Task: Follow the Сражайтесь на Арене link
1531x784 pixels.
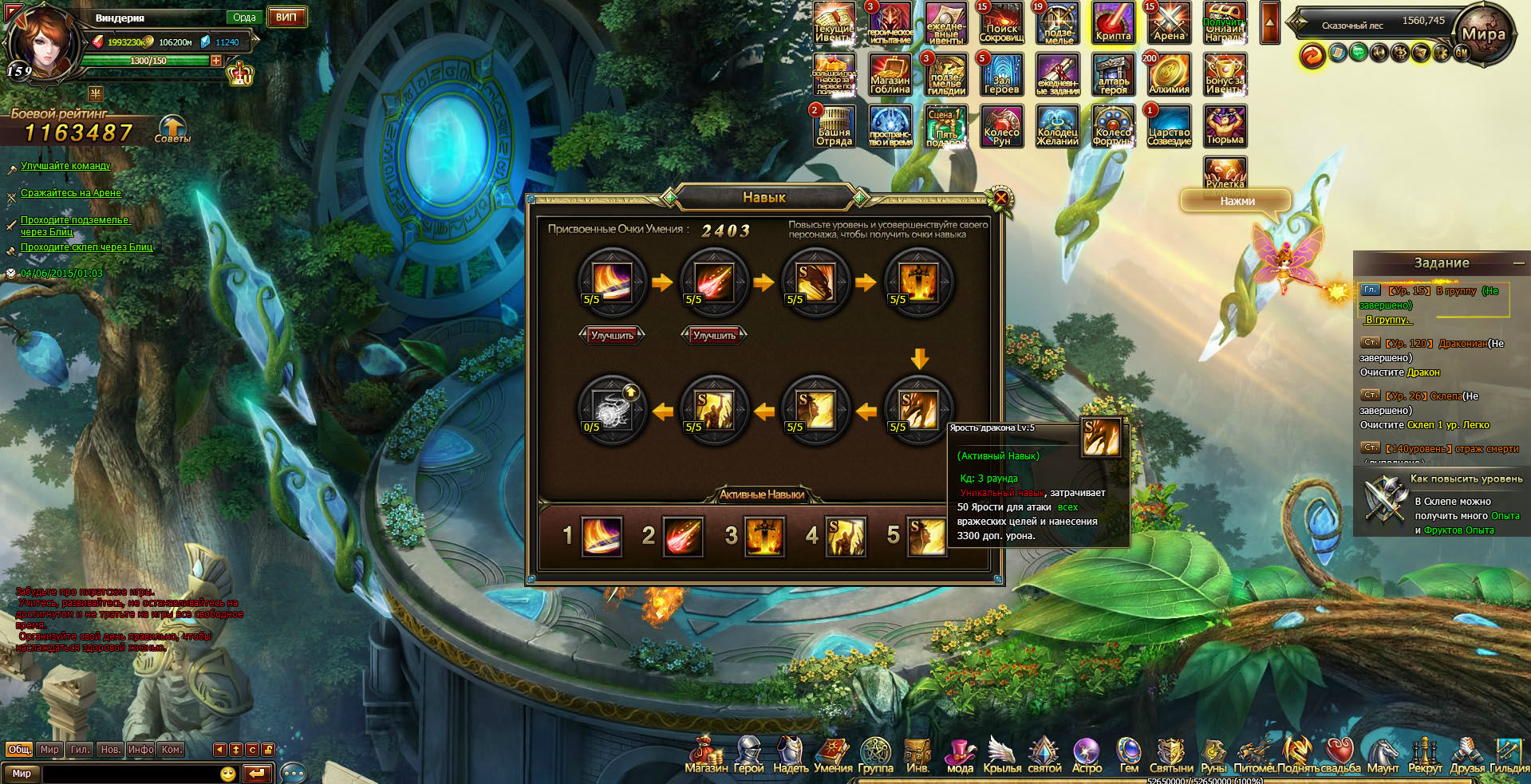Action: click(x=71, y=193)
